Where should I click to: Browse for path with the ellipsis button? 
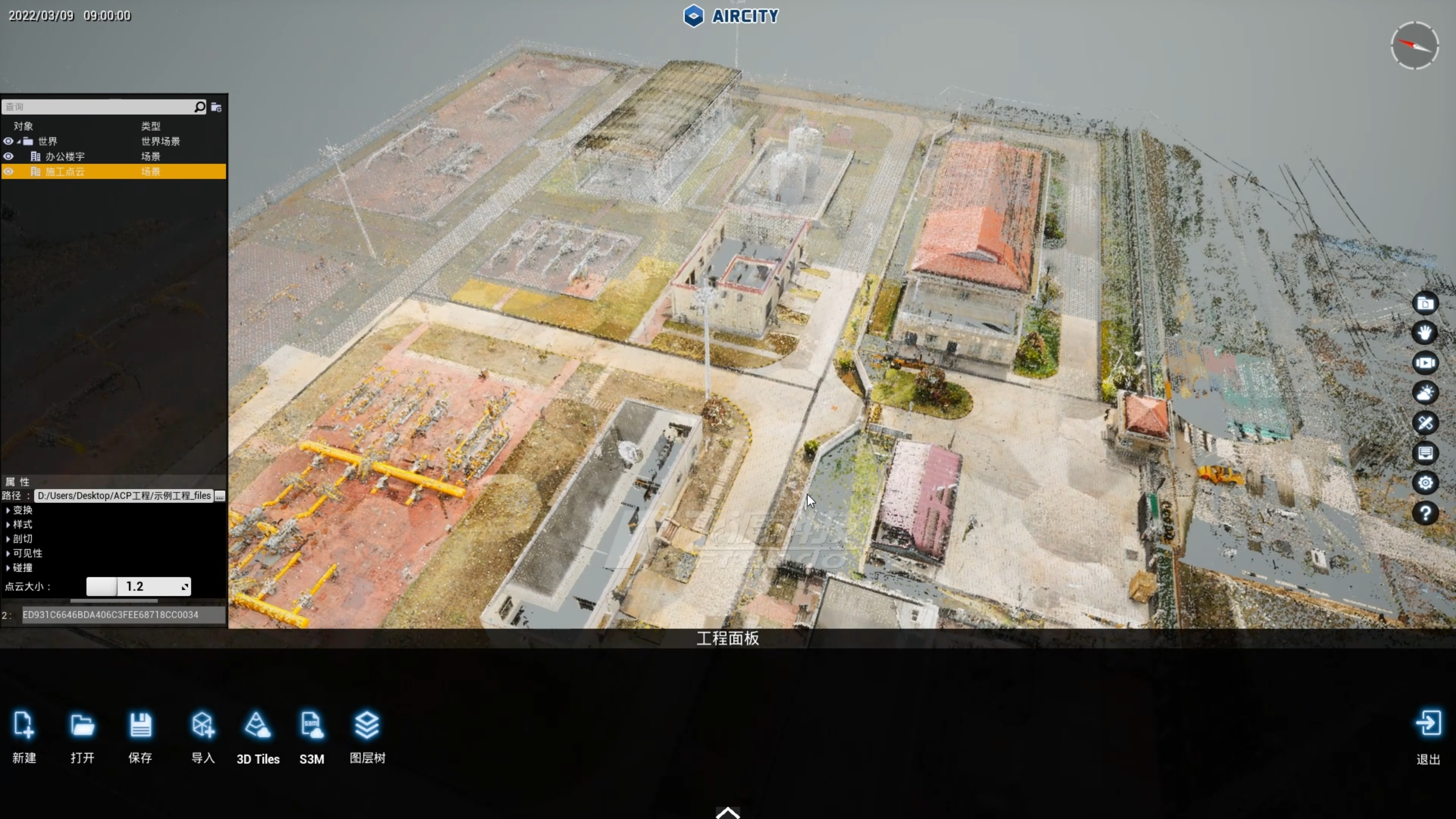(x=220, y=496)
